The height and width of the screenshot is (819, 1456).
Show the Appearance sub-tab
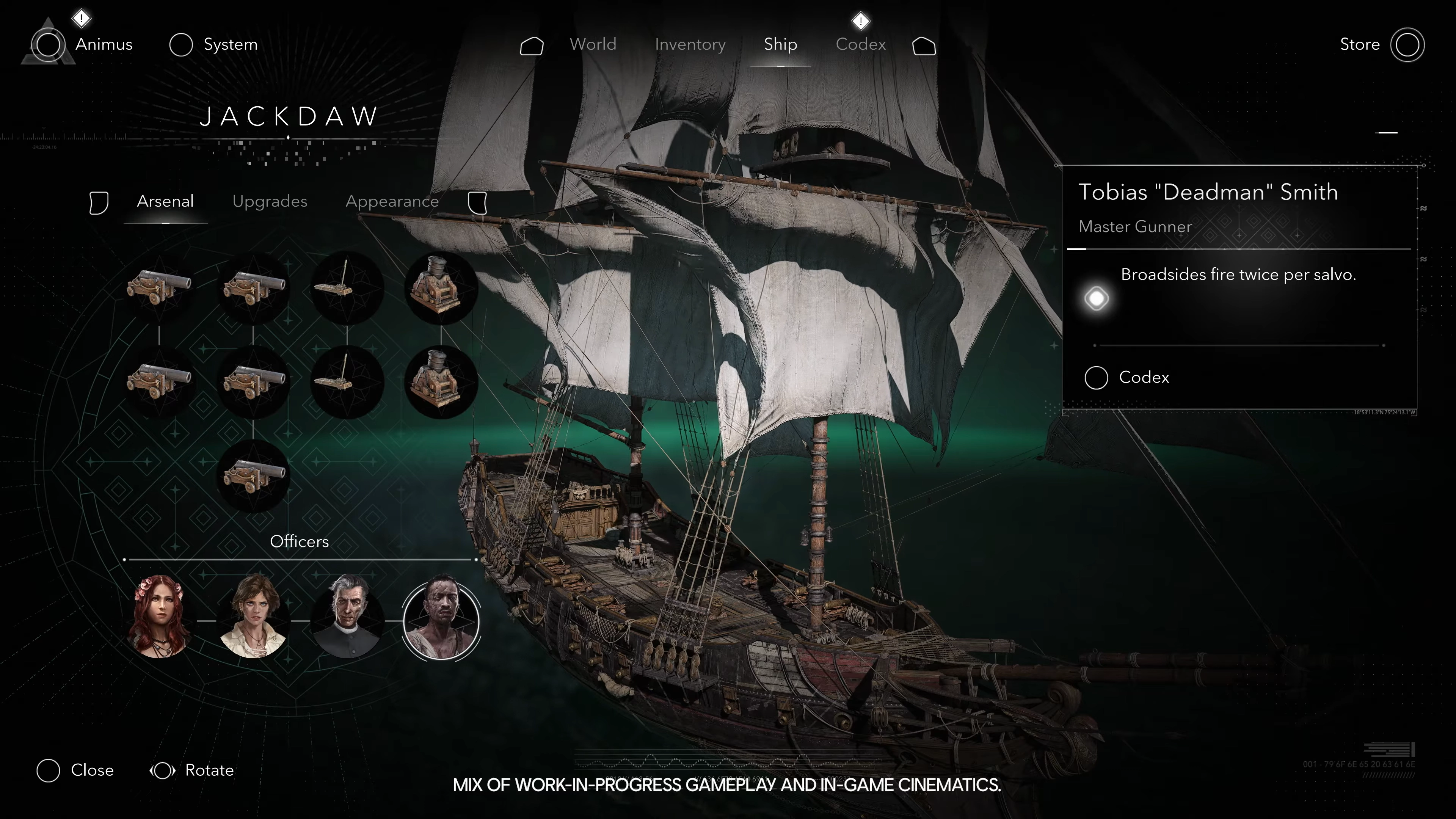click(x=392, y=201)
